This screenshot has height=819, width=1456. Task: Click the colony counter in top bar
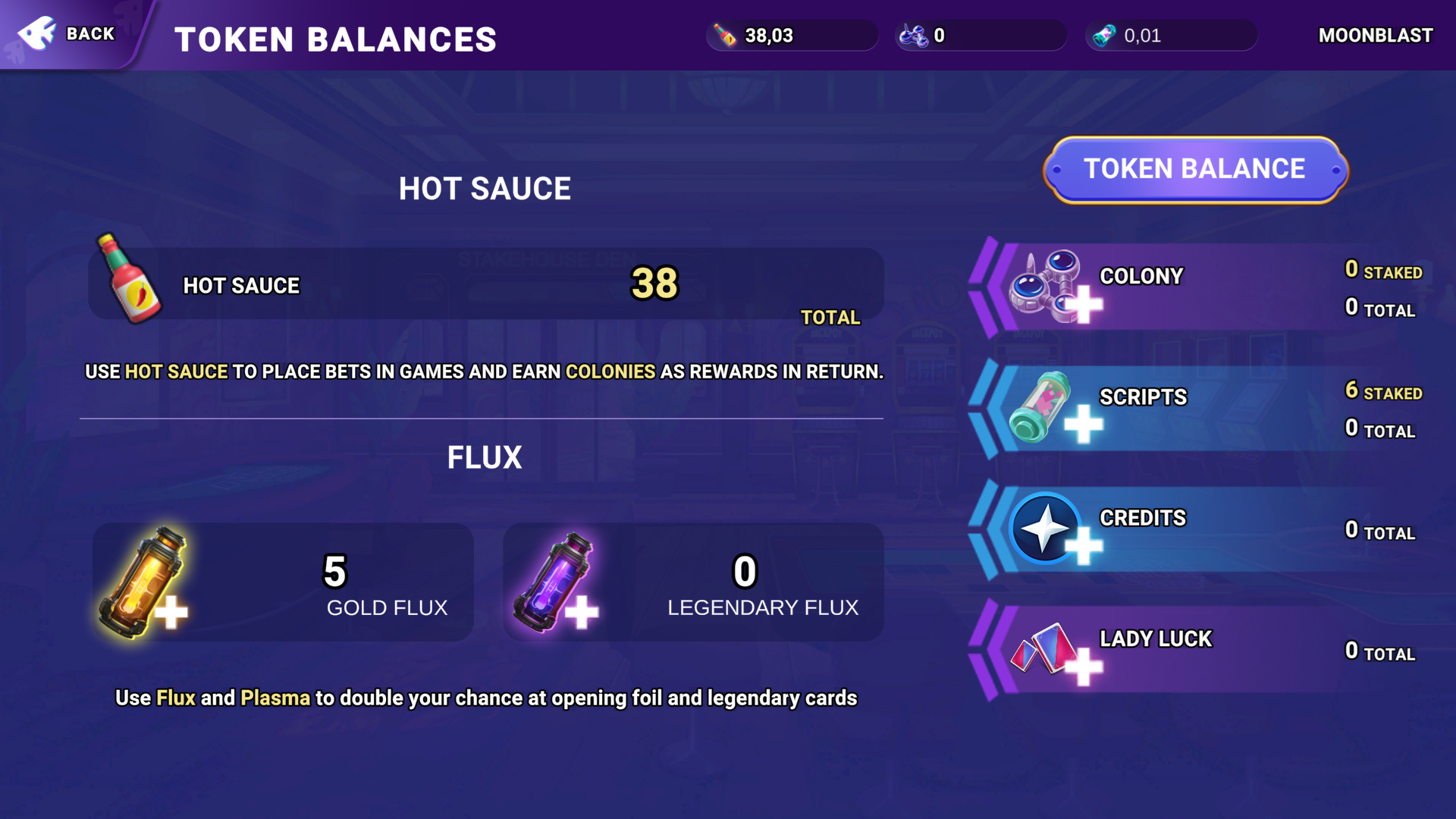click(x=981, y=36)
